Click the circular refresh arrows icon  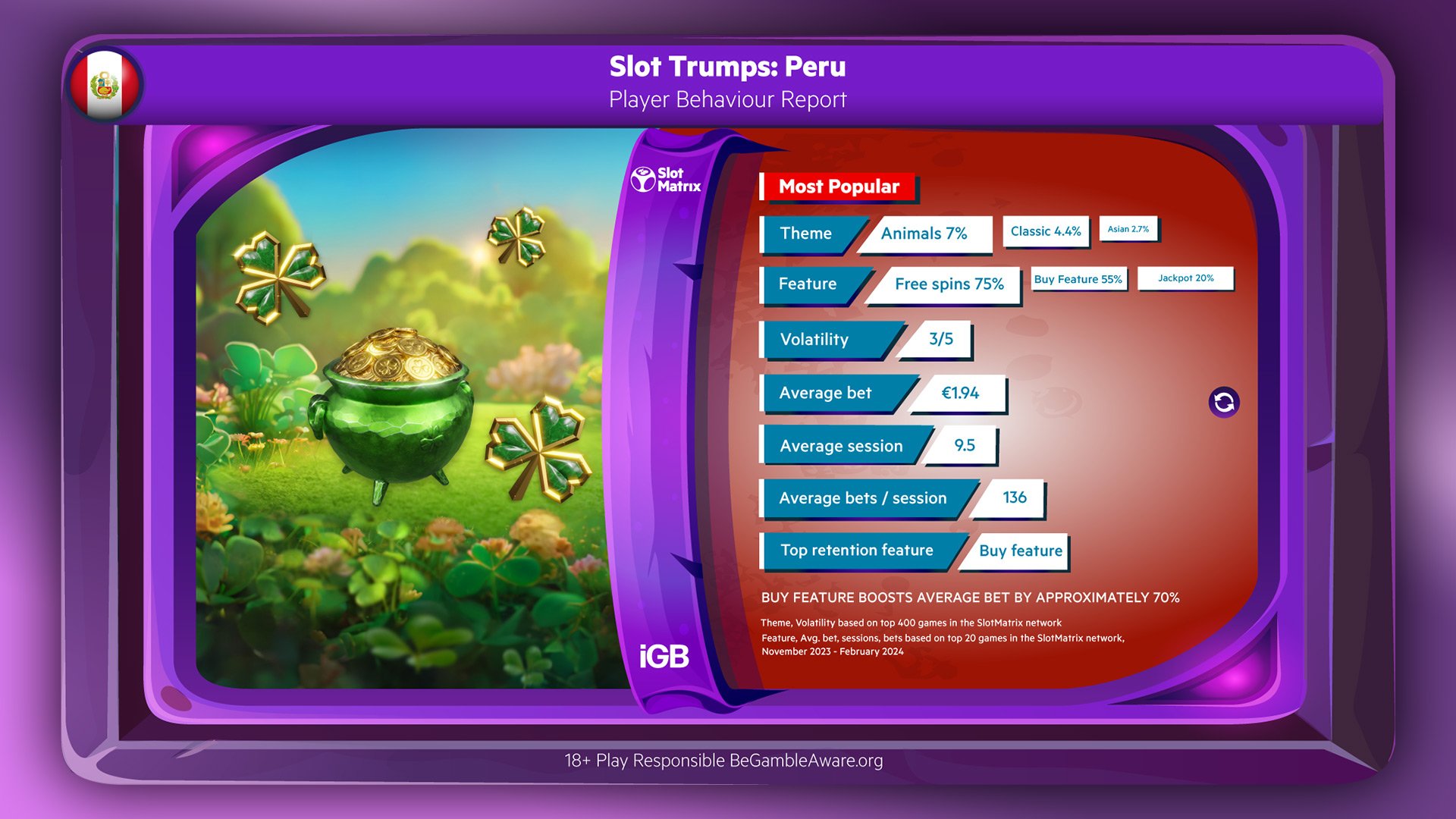(x=1223, y=402)
